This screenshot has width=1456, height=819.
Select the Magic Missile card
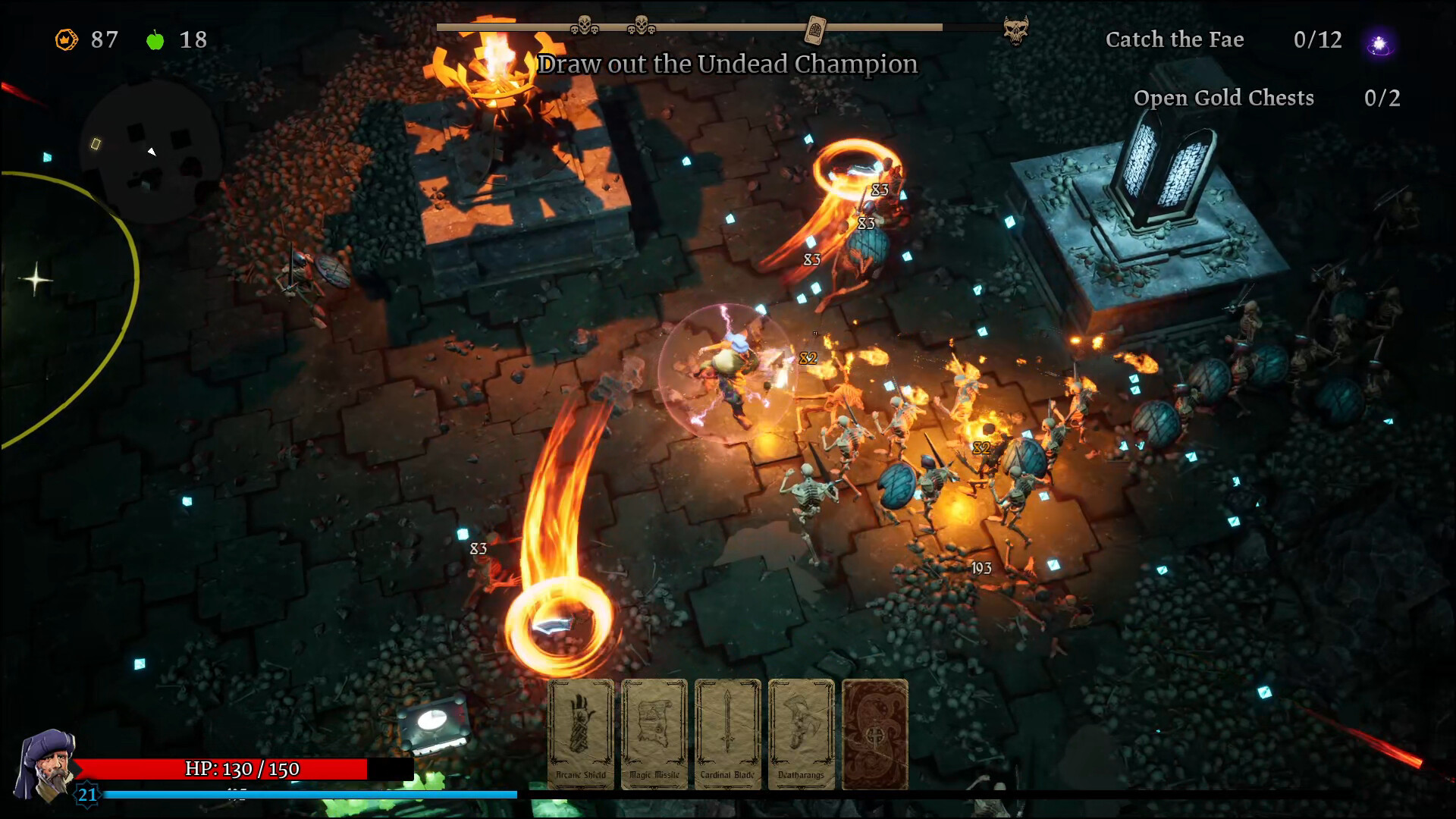click(x=654, y=733)
